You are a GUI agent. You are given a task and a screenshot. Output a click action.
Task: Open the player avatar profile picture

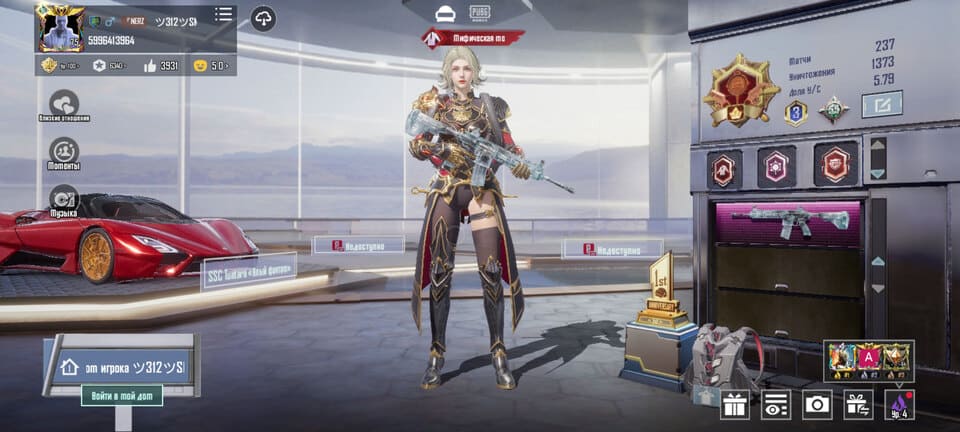click(x=59, y=27)
